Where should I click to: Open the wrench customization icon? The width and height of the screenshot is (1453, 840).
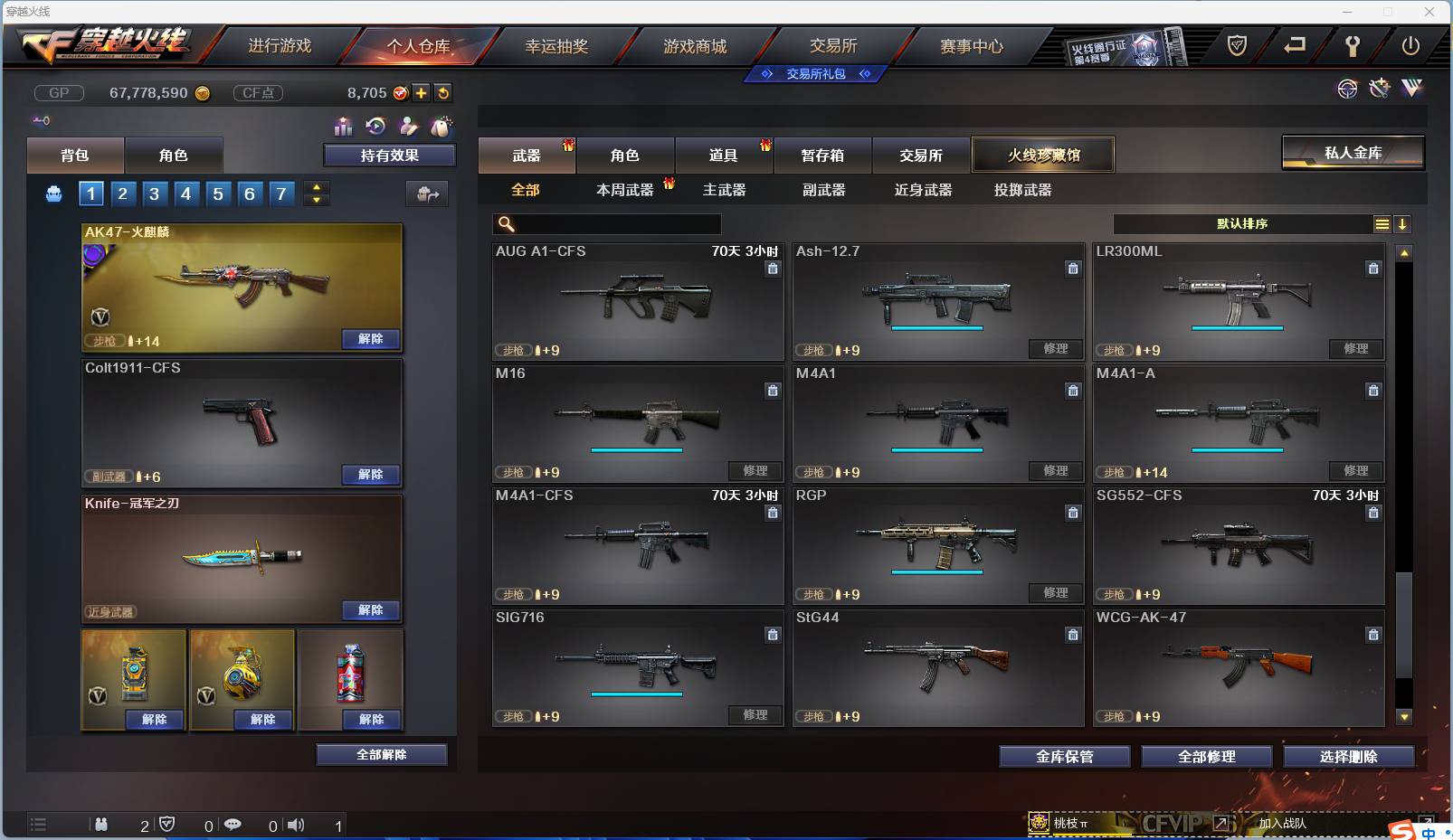coord(1379,89)
